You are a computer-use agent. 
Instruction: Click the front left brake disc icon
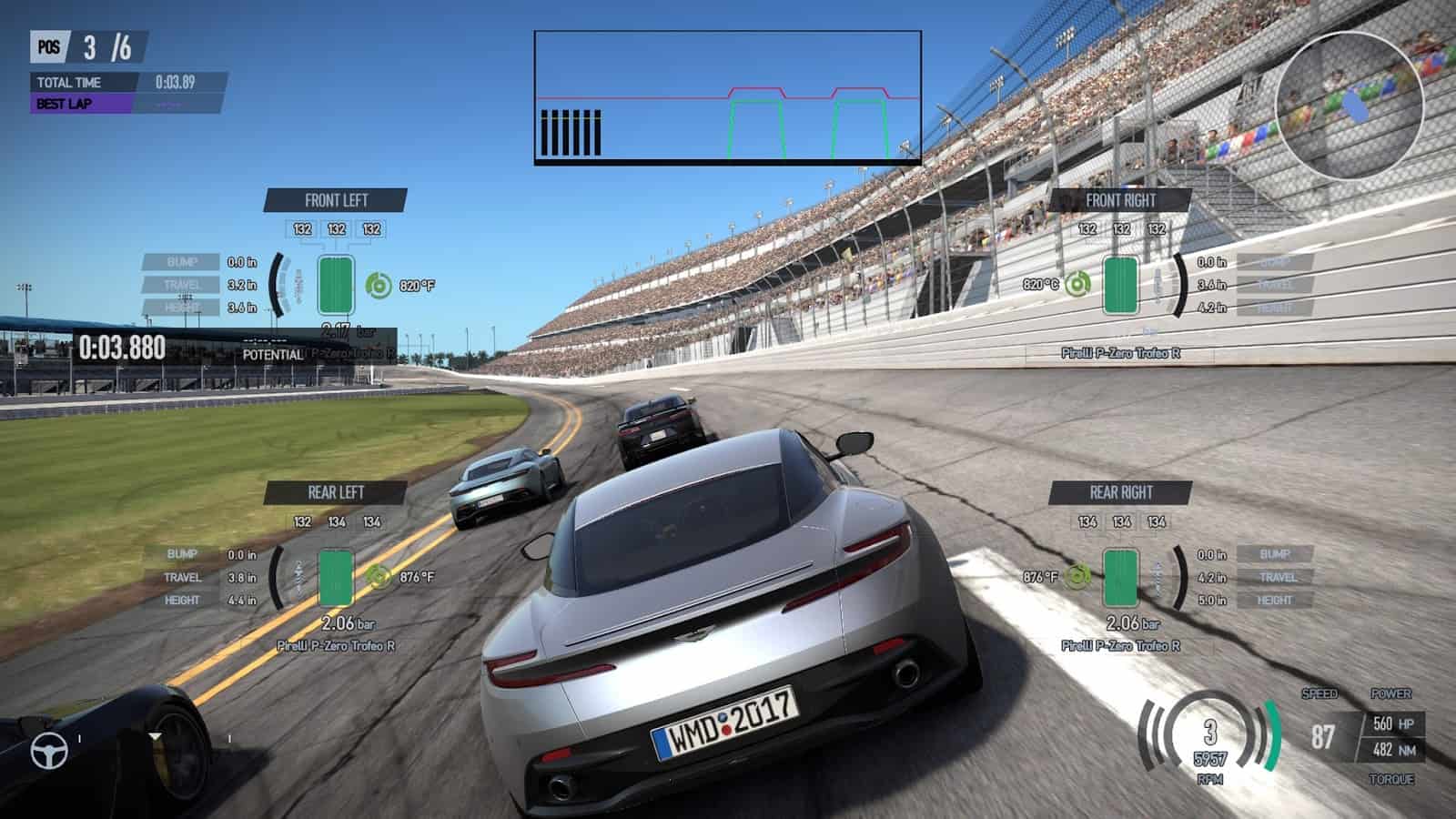click(379, 286)
